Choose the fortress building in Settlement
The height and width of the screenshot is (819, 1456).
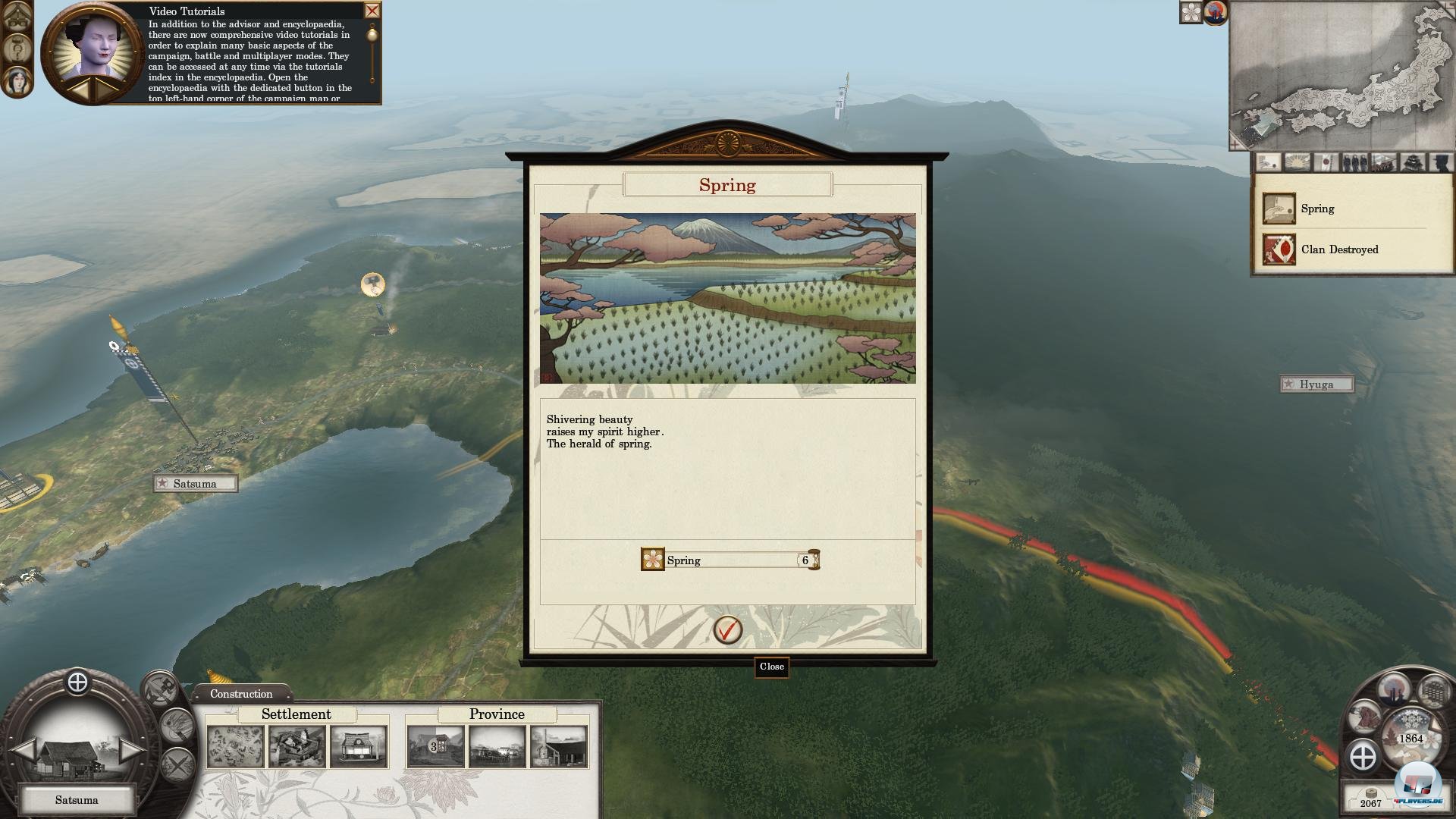(297, 746)
